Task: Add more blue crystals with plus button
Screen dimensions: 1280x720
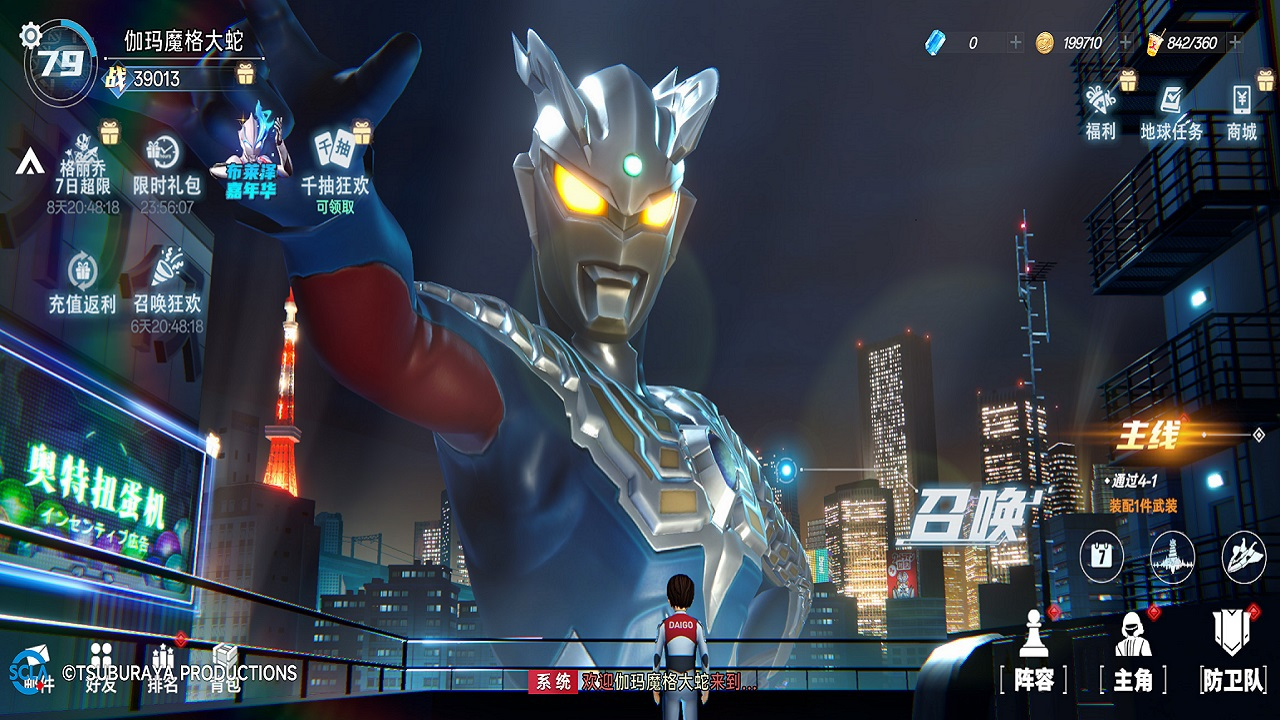Action: (1016, 42)
